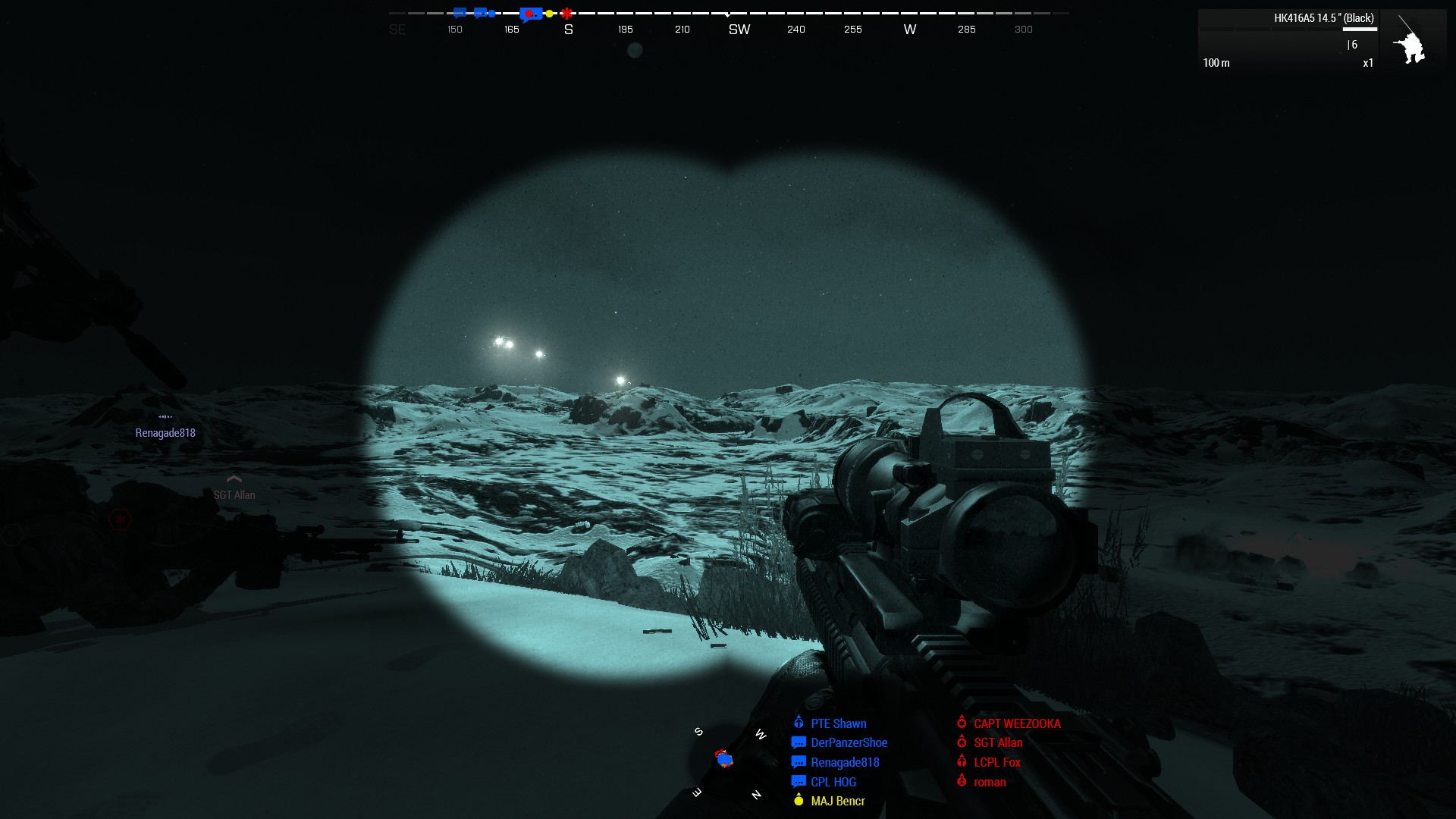Click the N letter on the bottom compass rose
This screenshot has height=819, width=1456.
click(756, 794)
